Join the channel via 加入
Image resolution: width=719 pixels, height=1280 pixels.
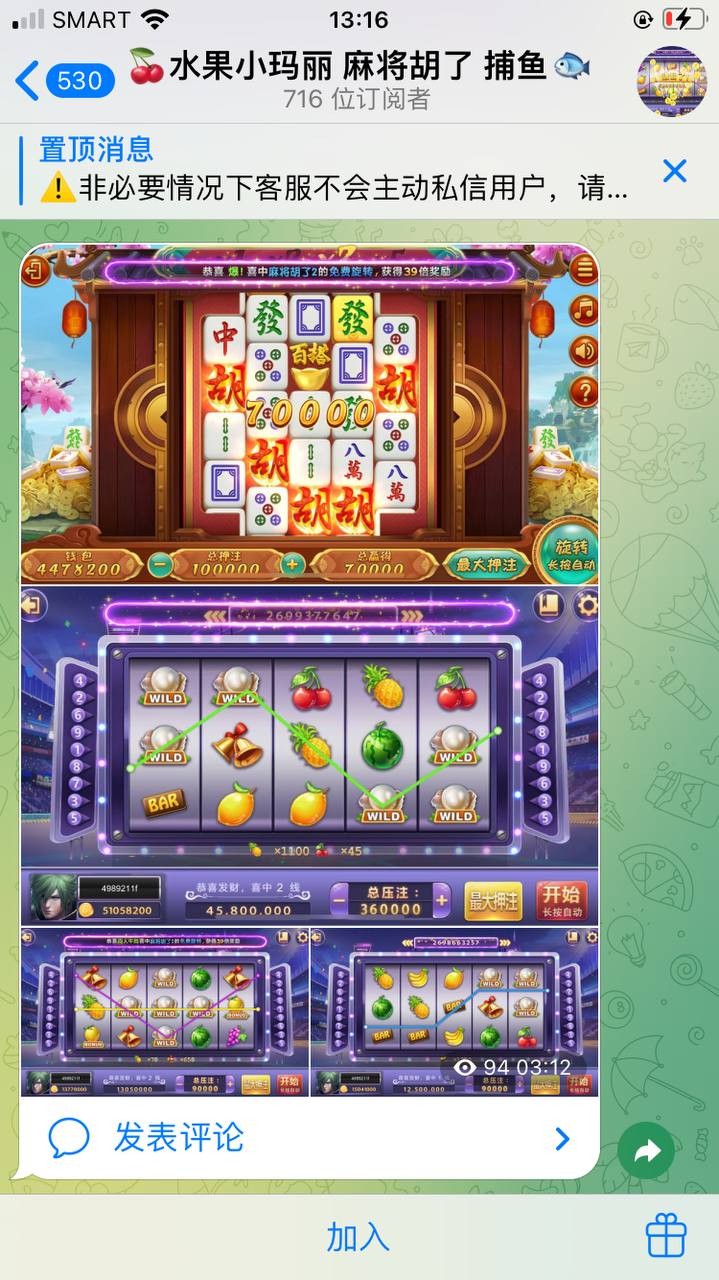358,1238
